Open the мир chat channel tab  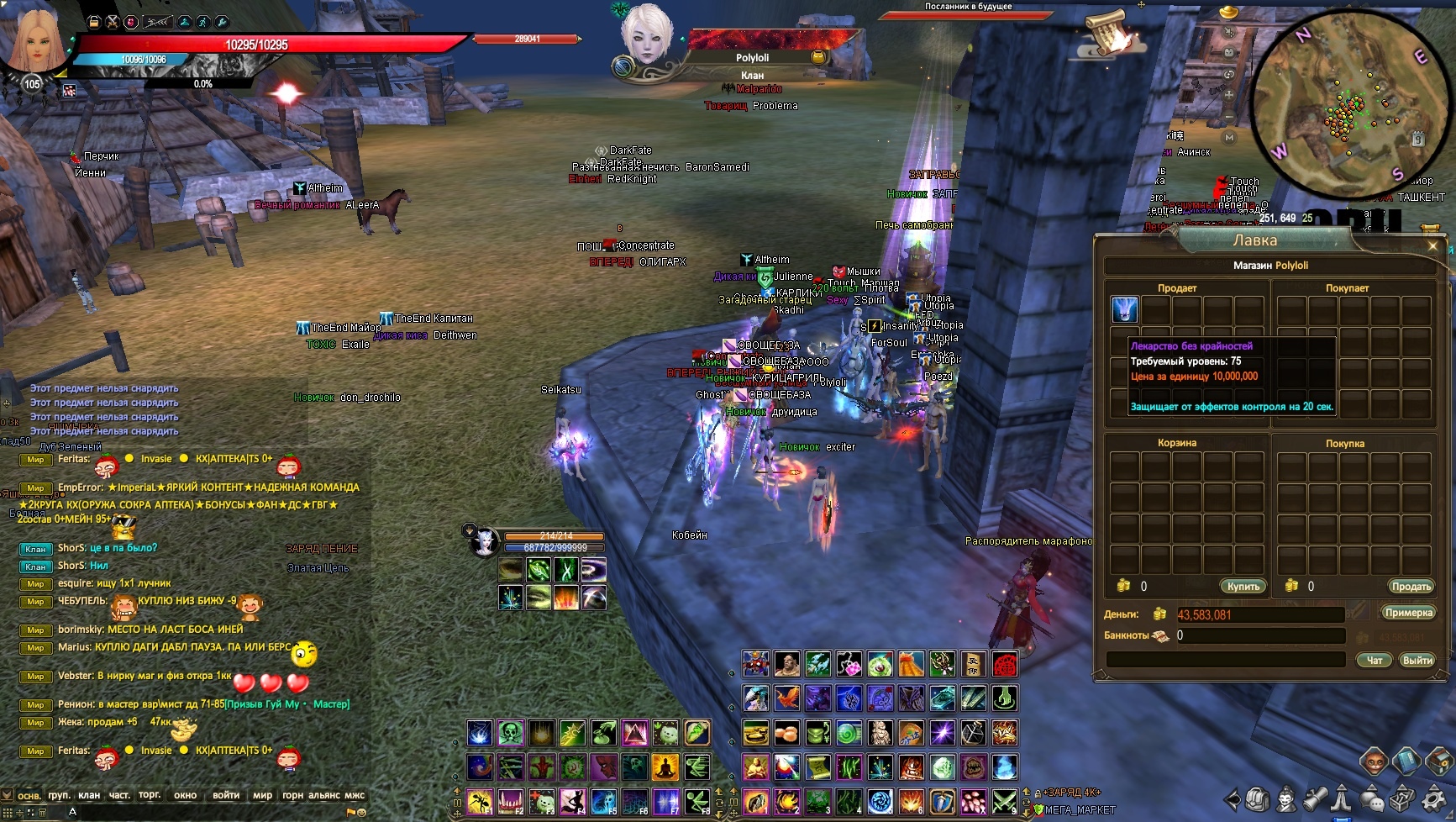pos(262,795)
